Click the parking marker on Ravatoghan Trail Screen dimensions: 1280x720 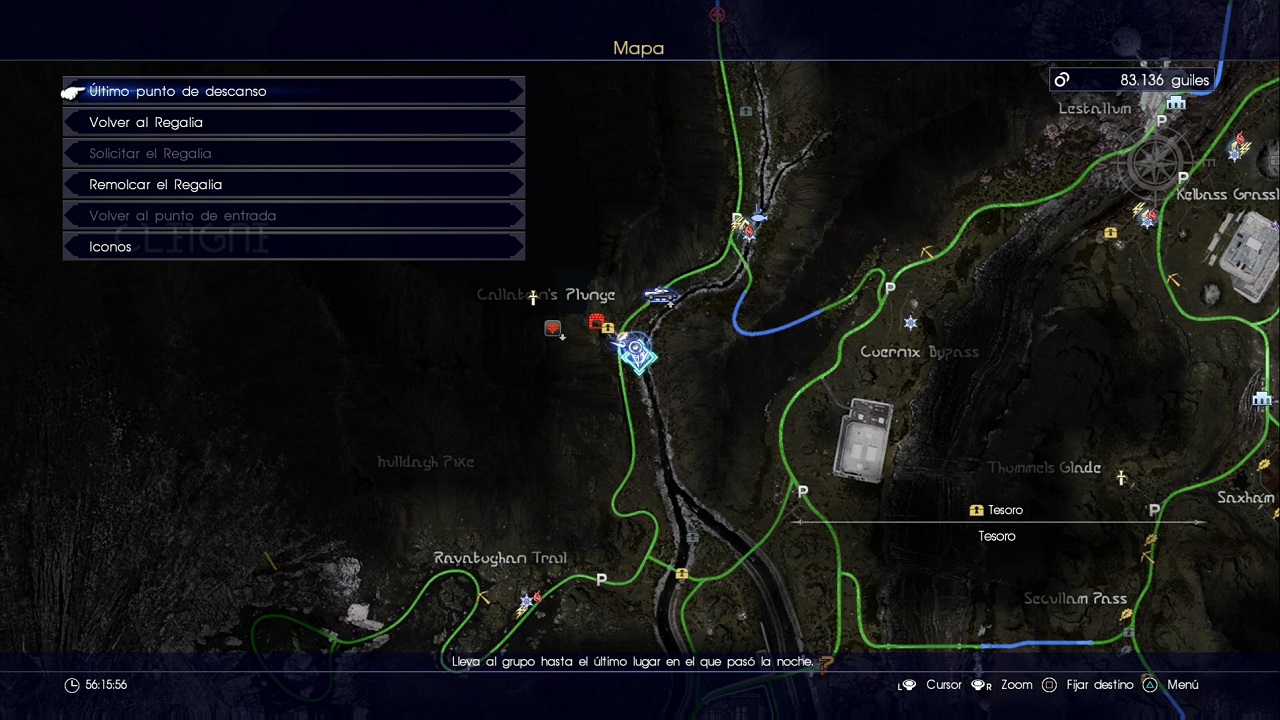tap(601, 579)
